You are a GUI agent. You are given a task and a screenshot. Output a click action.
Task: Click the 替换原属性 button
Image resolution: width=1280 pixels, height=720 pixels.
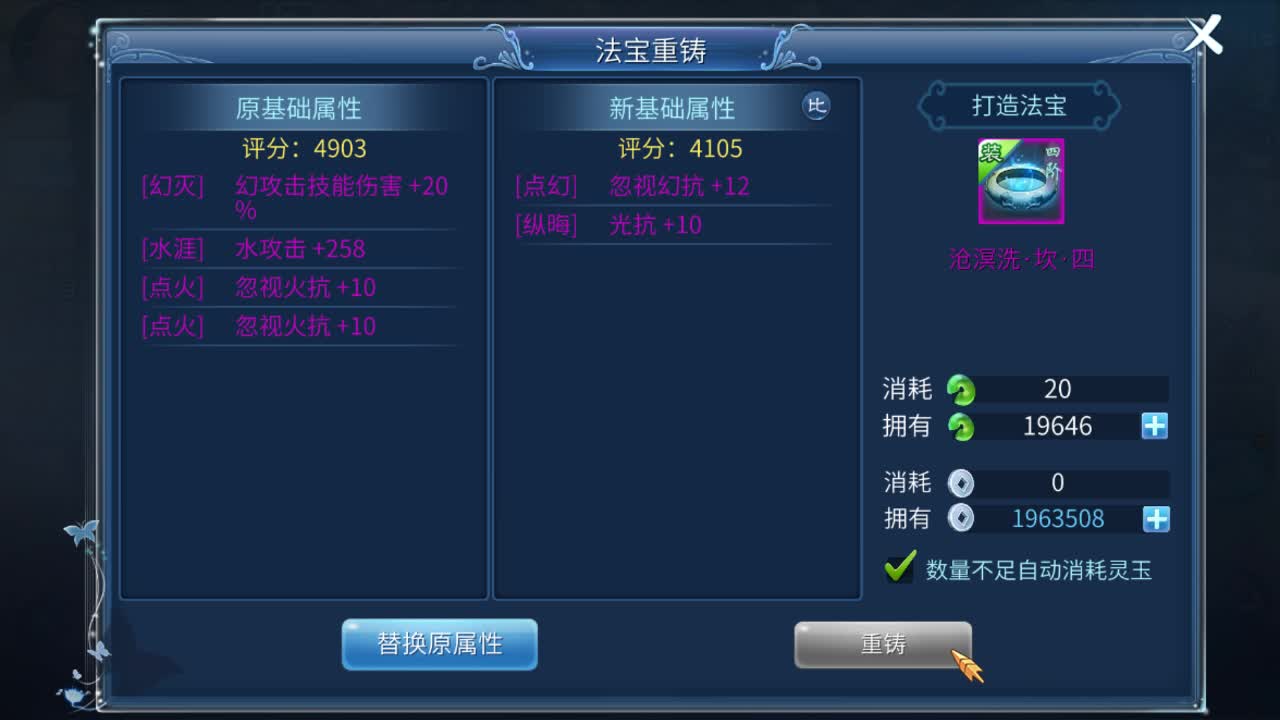pos(440,645)
